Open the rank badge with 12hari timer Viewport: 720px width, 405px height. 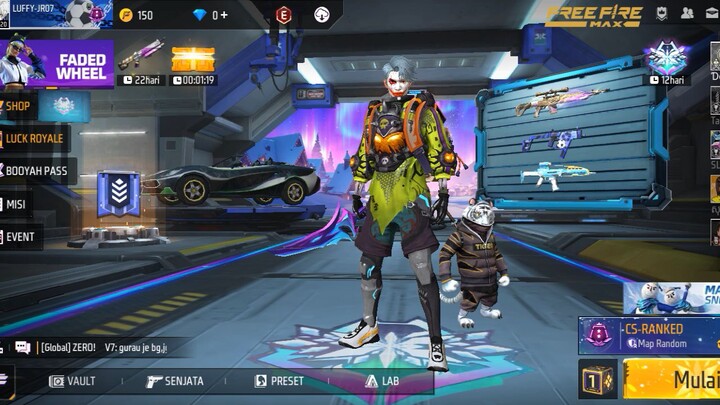[666, 60]
